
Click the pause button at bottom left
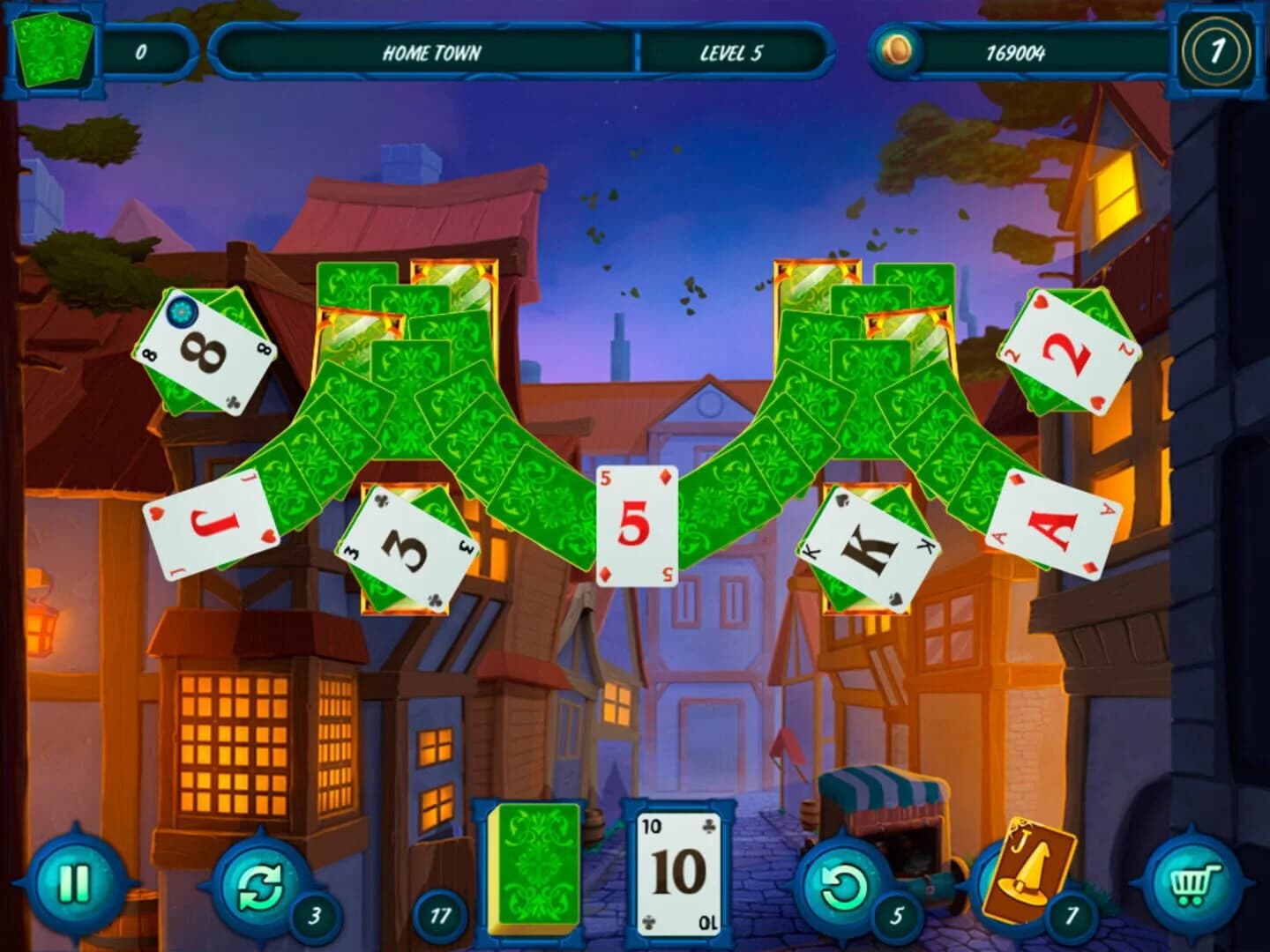76,881
